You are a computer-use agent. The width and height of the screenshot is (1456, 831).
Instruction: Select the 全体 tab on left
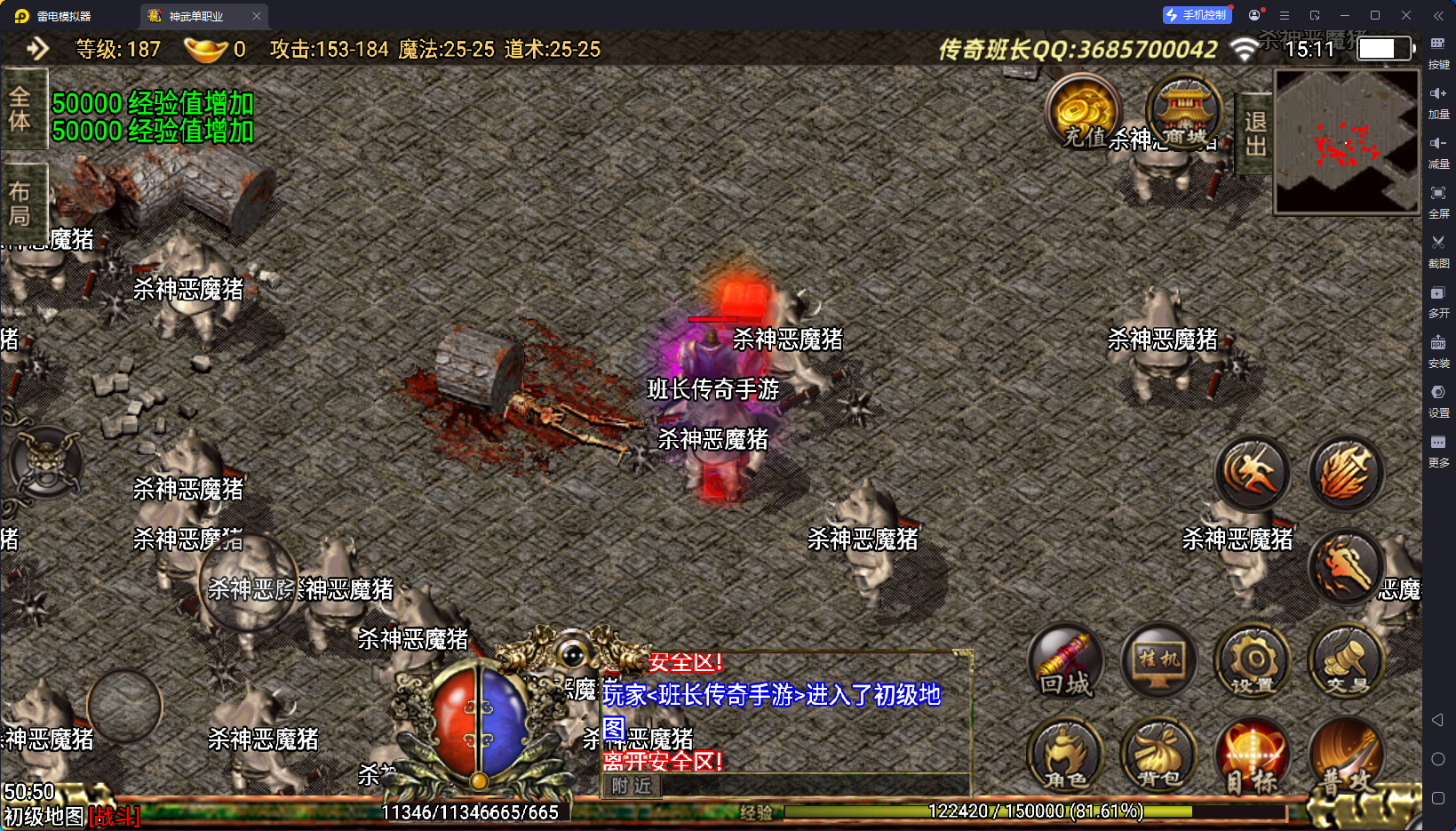point(20,109)
